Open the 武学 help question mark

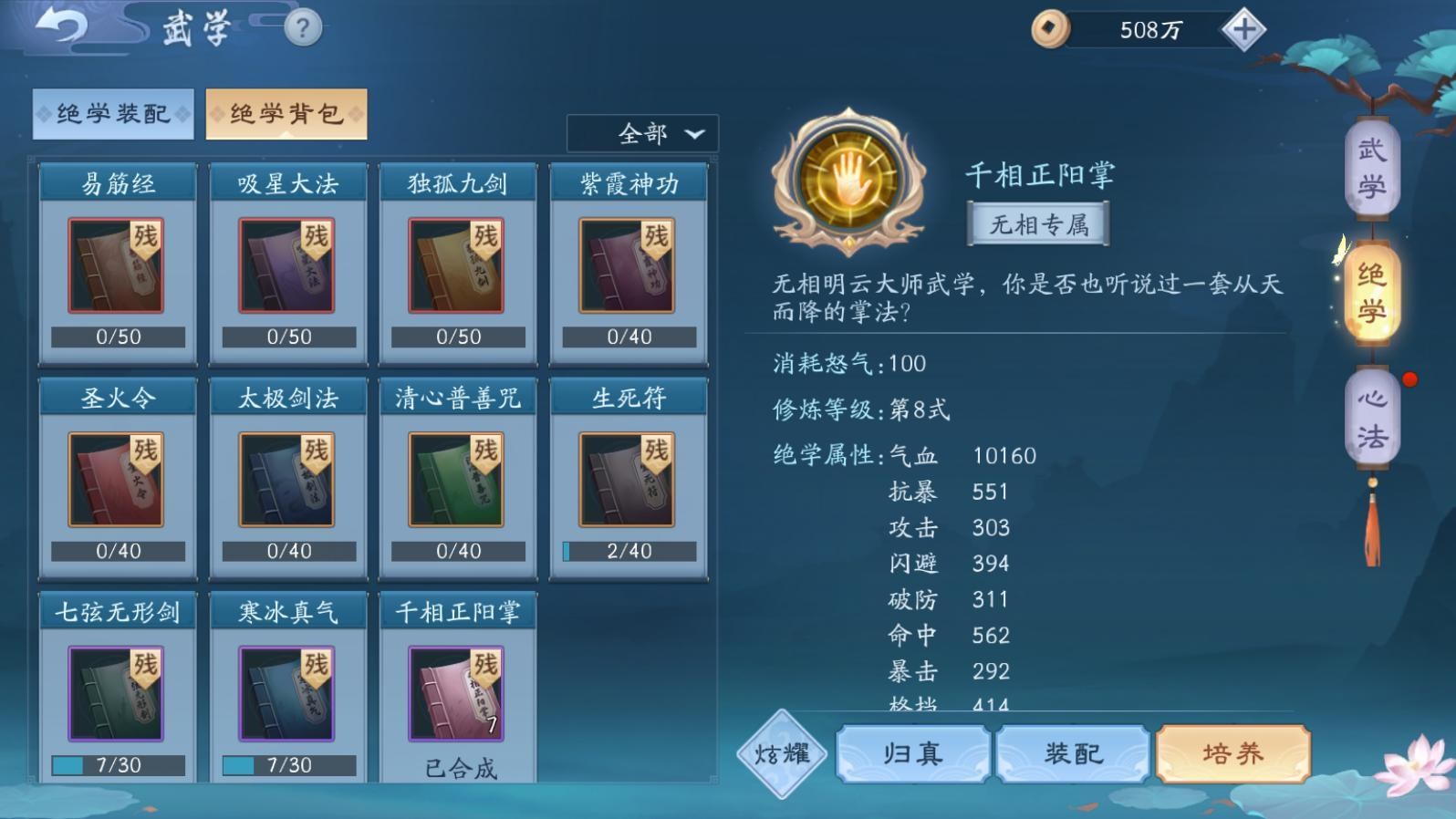click(303, 28)
